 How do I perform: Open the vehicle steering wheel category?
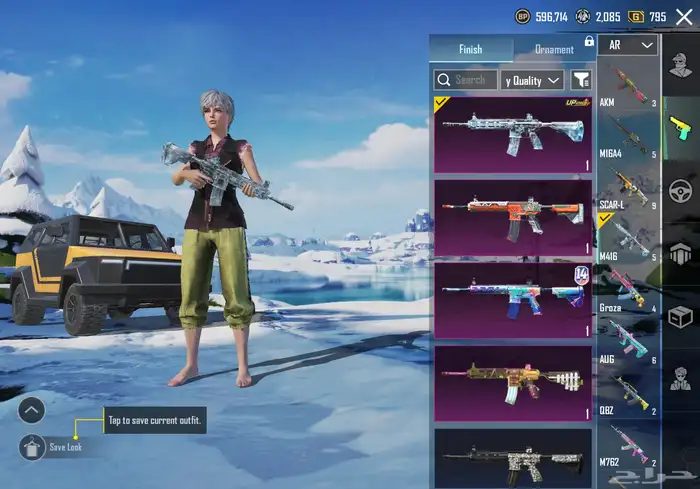pyautogui.click(x=681, y=190)
